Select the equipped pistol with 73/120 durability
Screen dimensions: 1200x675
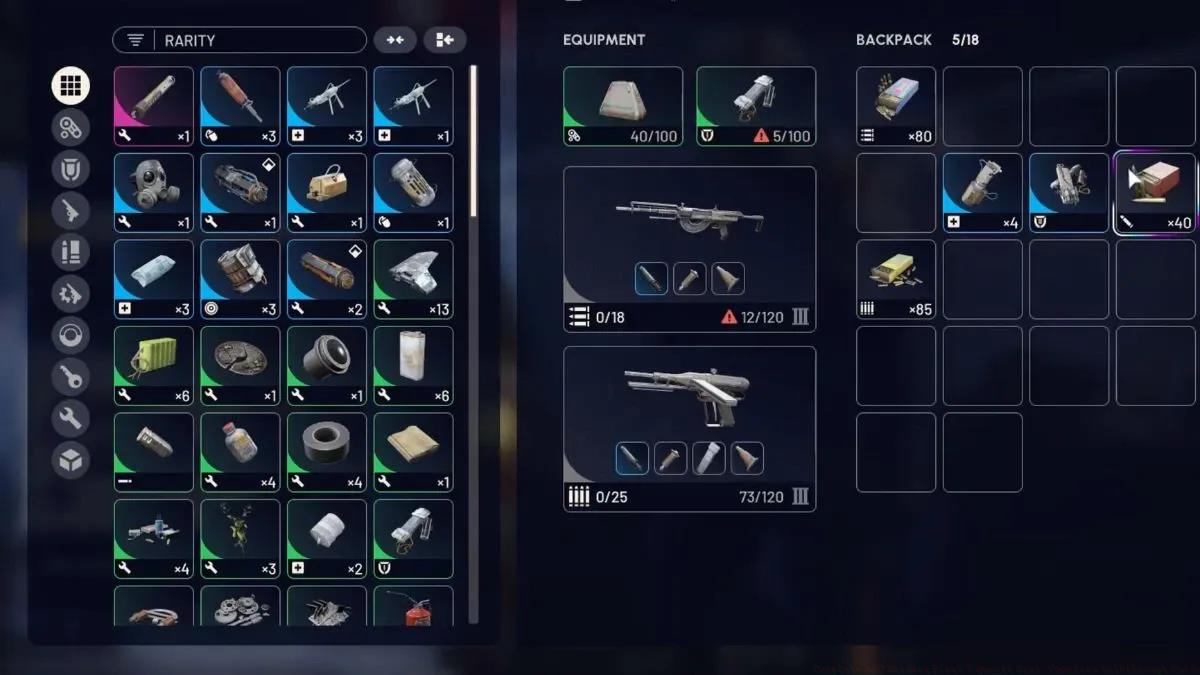click(689, 428)
